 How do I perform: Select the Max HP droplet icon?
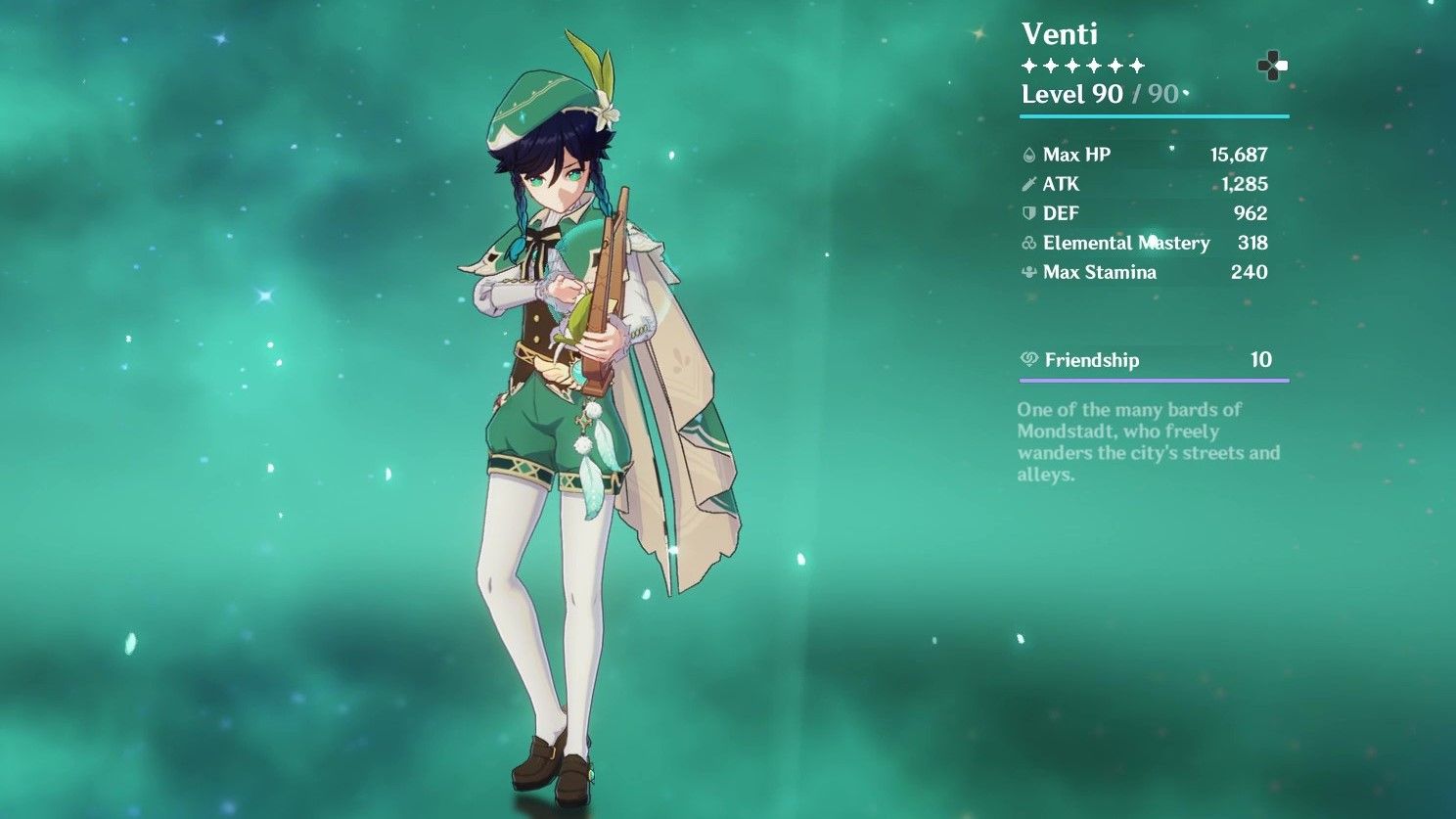click(1028, 154)
